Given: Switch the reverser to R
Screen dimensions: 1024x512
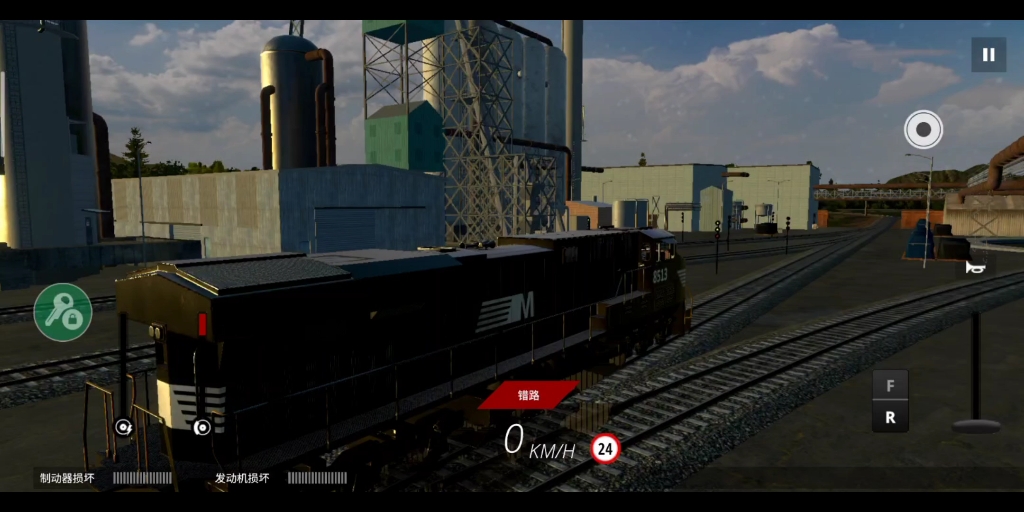Looking at the screenshot, I should coord(890,418).
